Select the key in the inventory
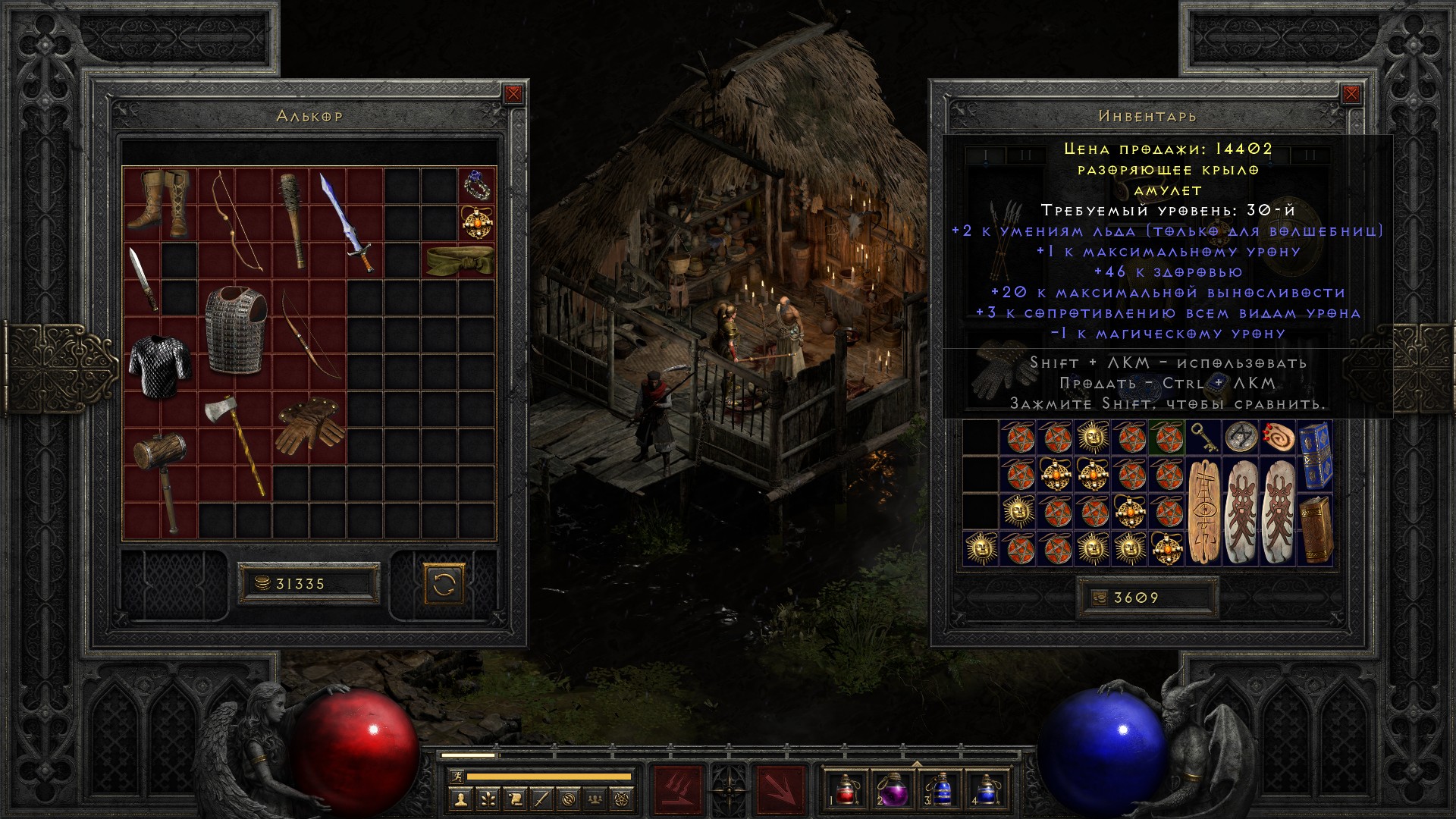Screen dimensions: 1456x819 tap(1204, 437)
